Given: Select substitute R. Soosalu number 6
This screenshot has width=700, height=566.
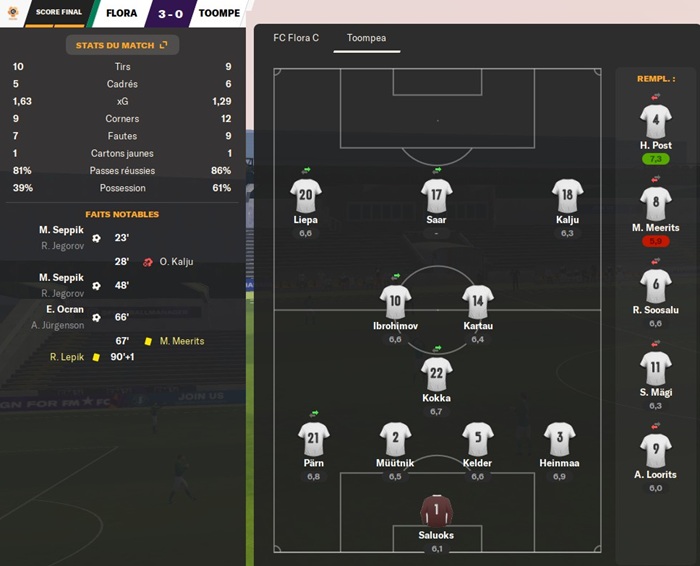Looking at the screenshot, I should [x=655, y=286].
